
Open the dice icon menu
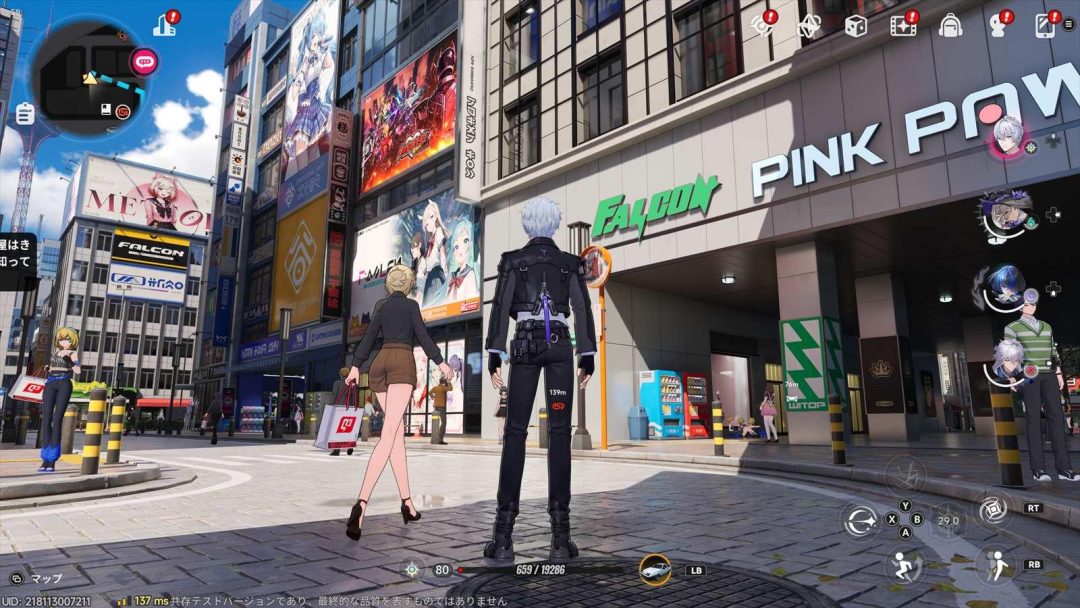tap(855, 26)
